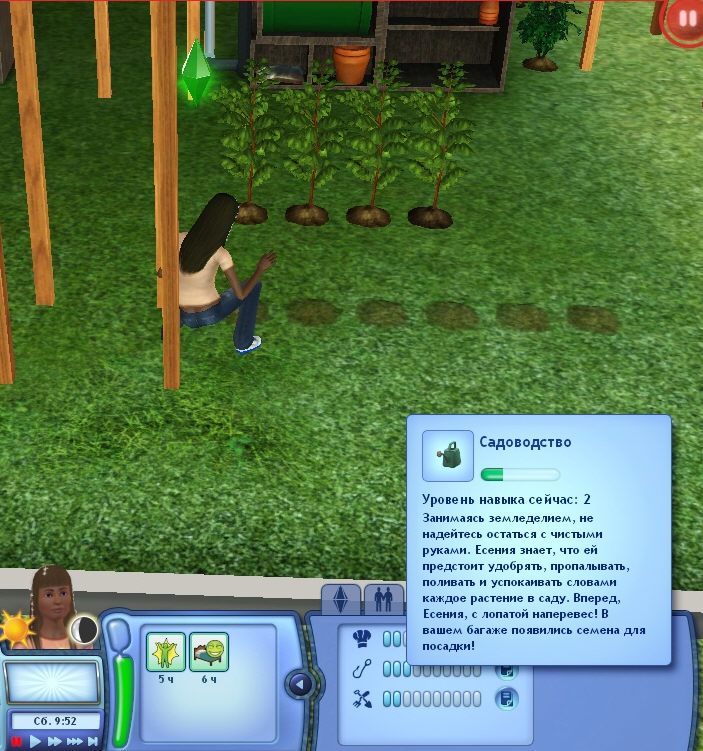Image resolution: width=703 pixels, height=751 pixels.
Task: Click the red pause button at top right
Action: 686,20
